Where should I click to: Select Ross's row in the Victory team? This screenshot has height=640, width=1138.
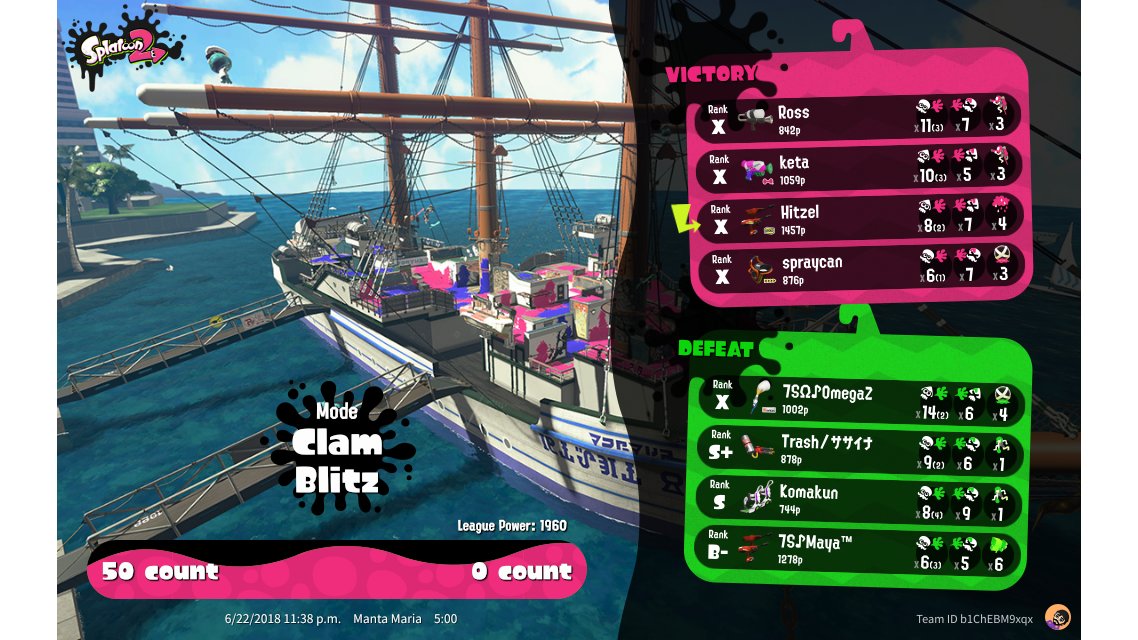[x=858, y=117]
